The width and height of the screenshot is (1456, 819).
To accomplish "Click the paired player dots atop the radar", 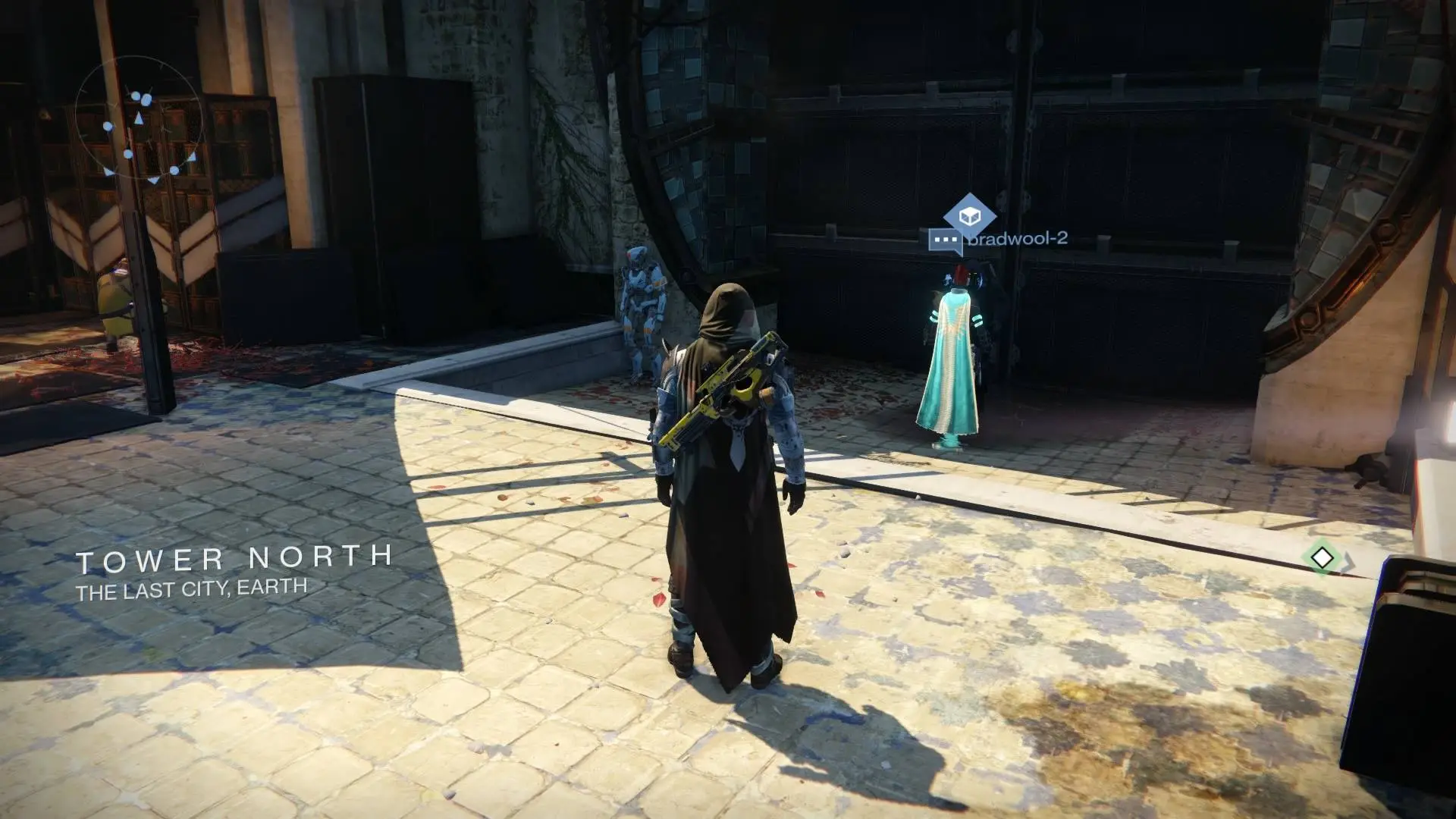I will (x=141, y=98).
